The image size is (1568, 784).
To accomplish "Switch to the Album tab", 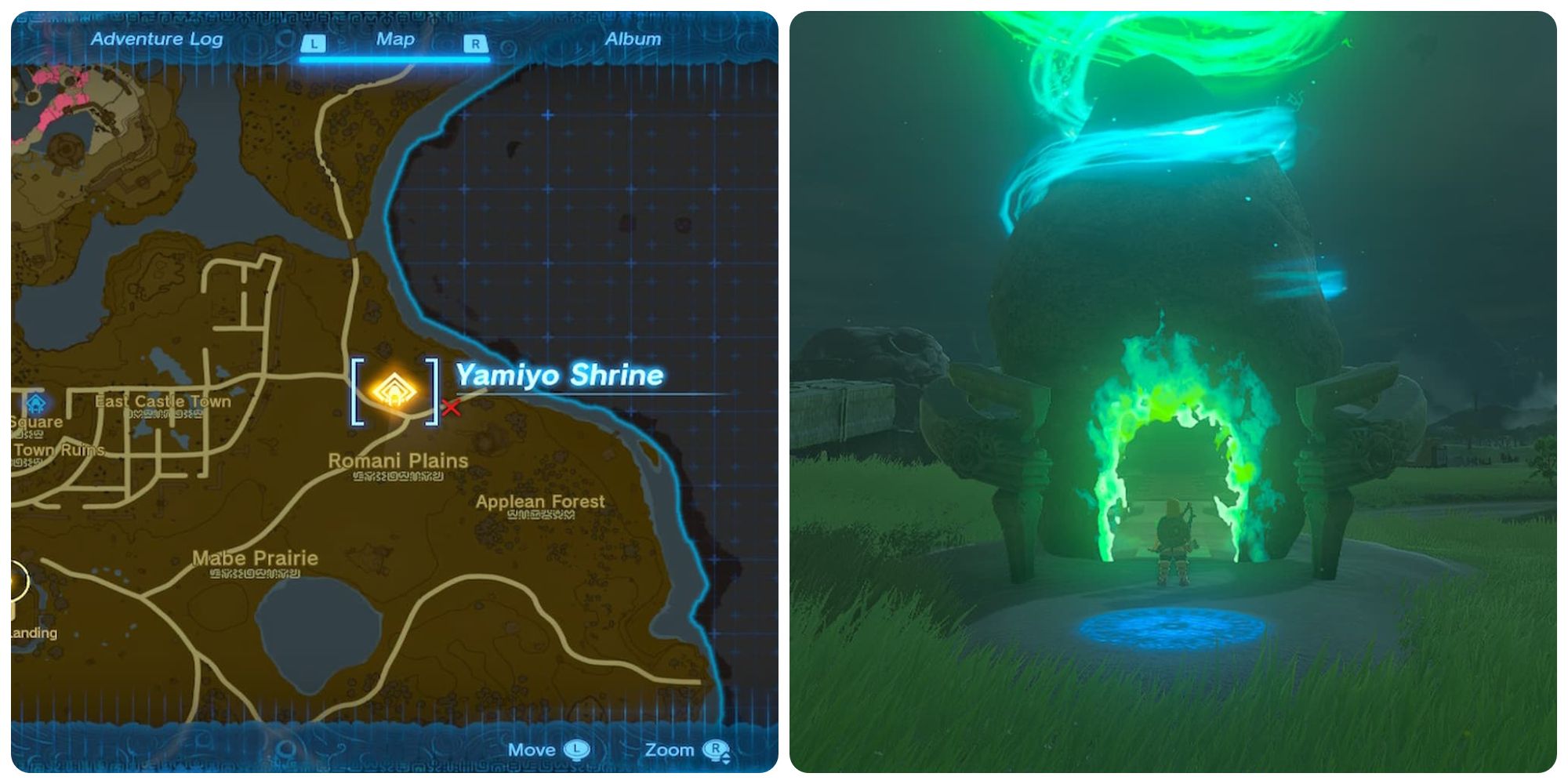I will click(632, 38).
